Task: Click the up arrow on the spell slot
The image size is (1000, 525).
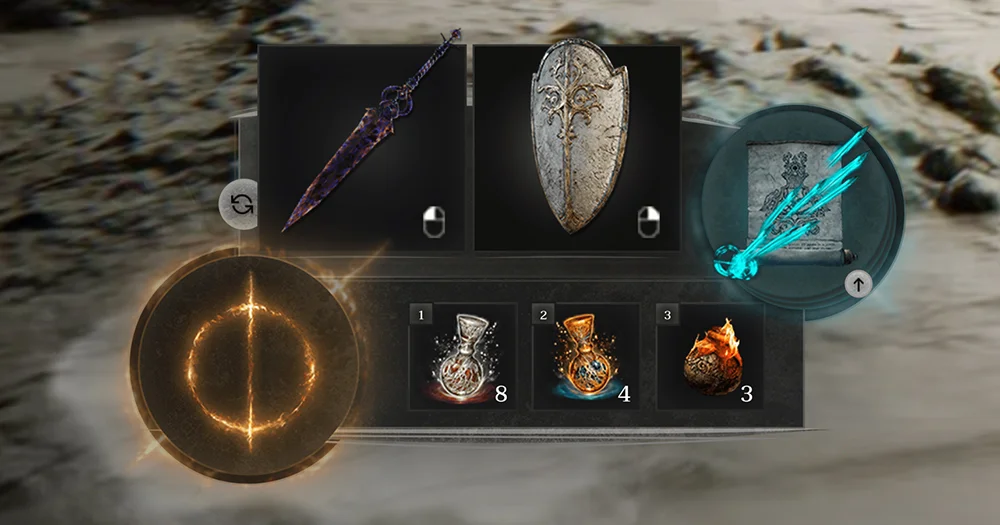Action: point(858,284)
